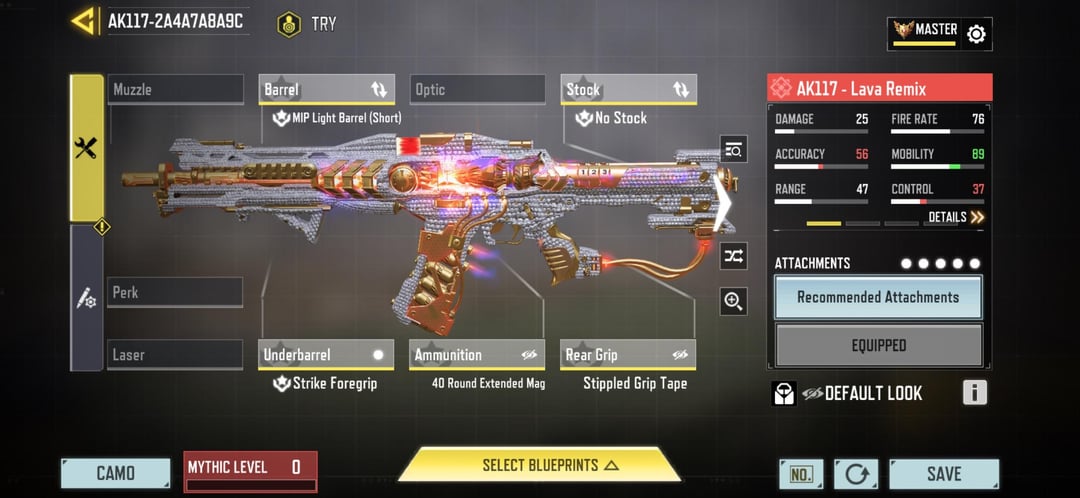The image size is (1080, 498).
Task: Open the CAMO menu
Action: (x=115, y=473)
